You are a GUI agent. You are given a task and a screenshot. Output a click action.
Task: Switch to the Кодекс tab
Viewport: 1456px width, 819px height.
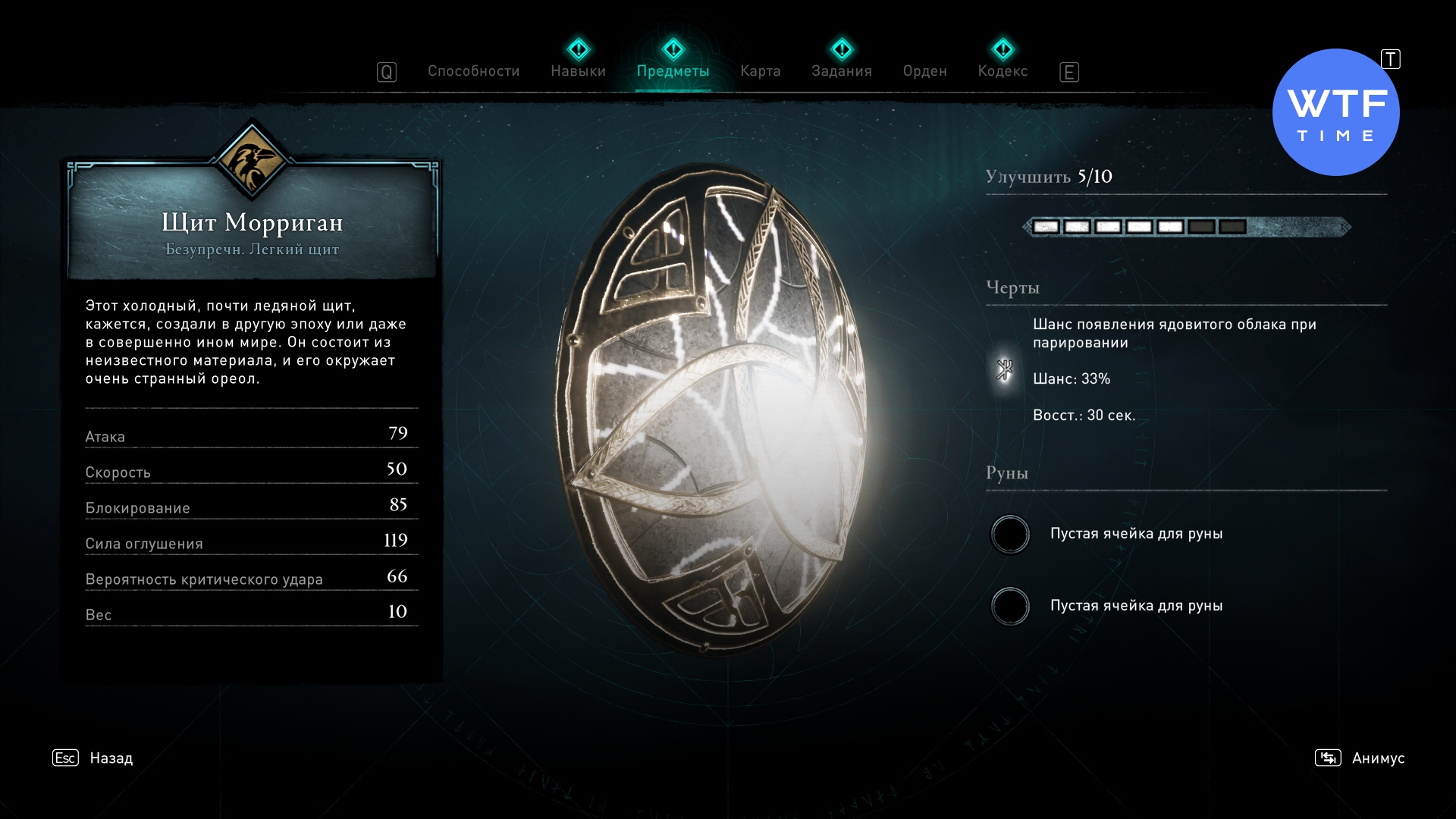click(x=1003, y=71)
